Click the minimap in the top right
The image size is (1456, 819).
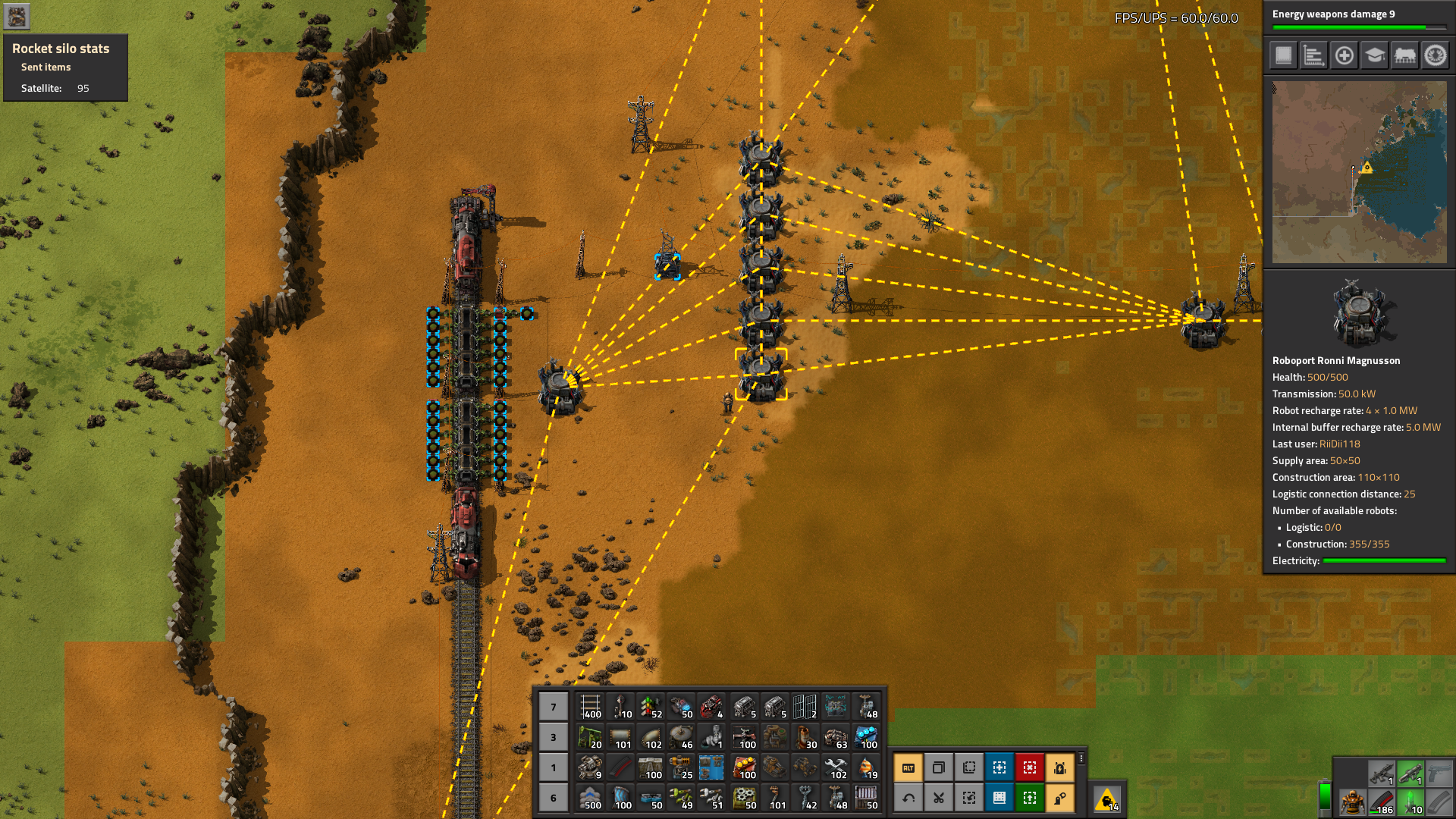point(1359,172)
